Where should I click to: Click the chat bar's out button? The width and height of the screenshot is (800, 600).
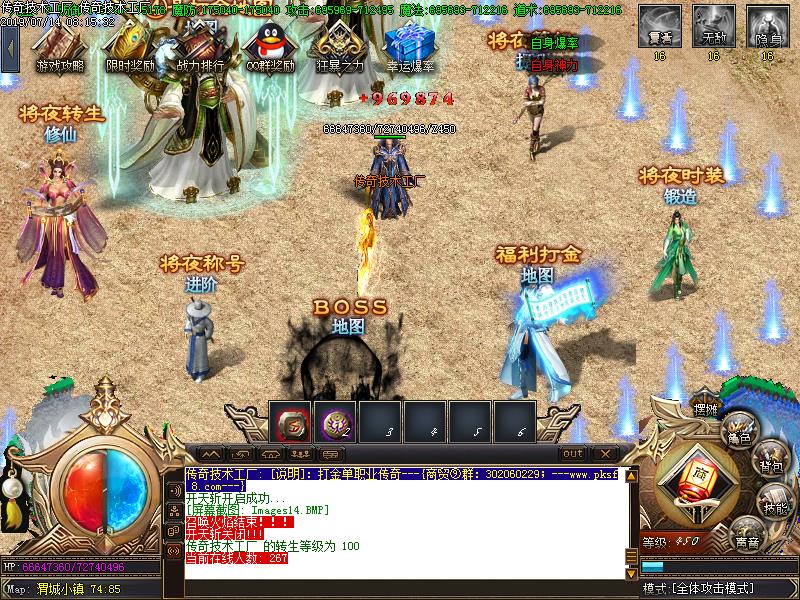[572, 454]
